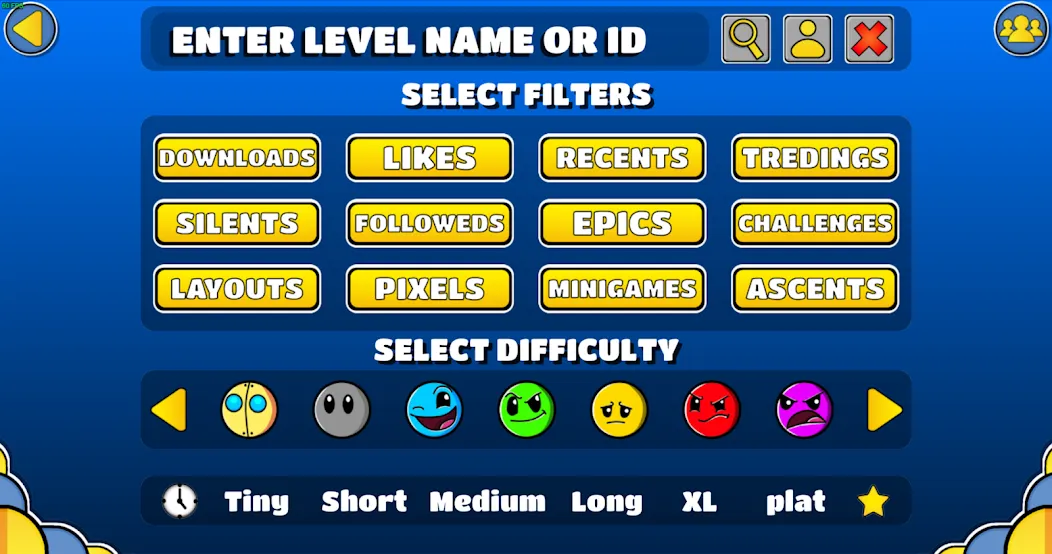1052x554 pixels.
Task: Open the Epics filter
Action: tap(622, 223)
